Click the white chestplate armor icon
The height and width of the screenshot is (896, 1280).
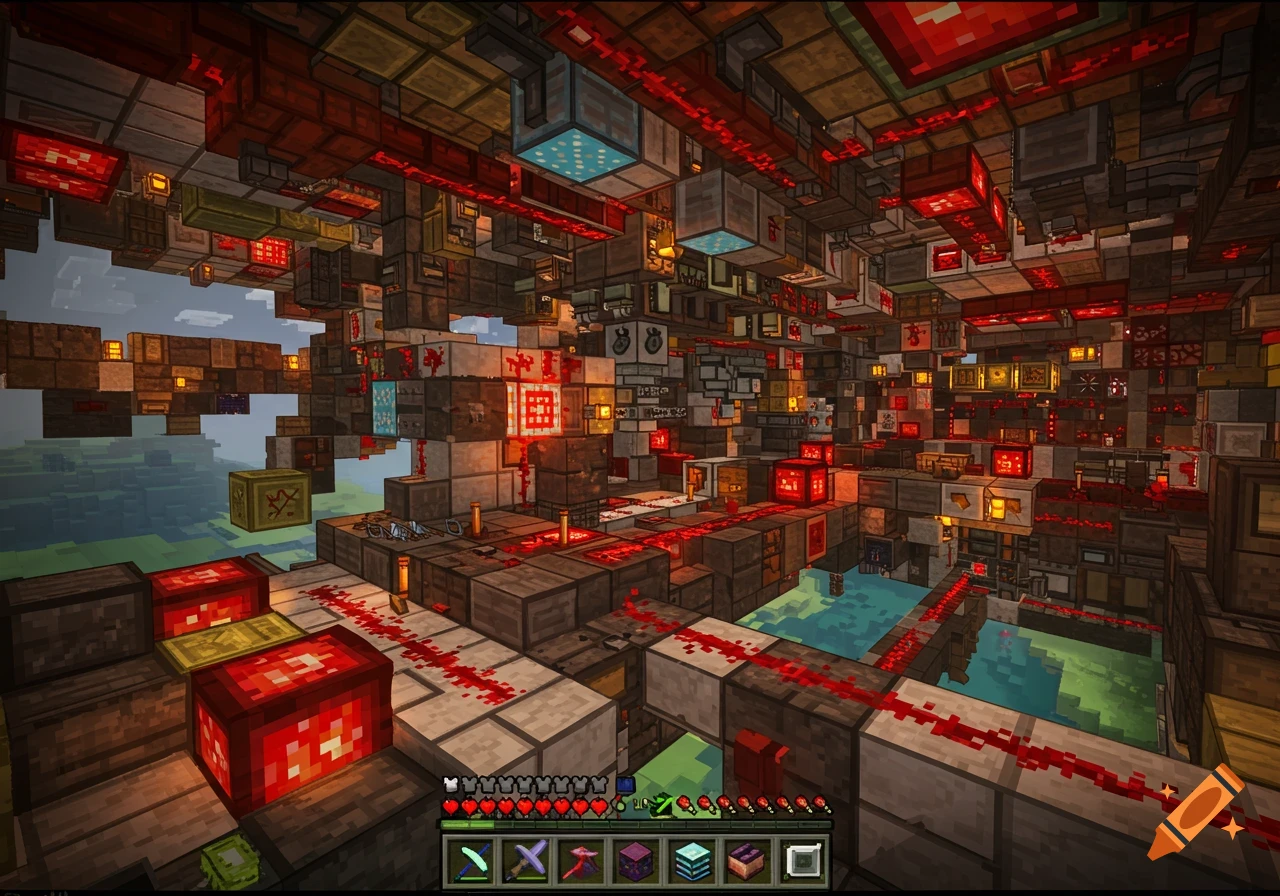[451, 783]
